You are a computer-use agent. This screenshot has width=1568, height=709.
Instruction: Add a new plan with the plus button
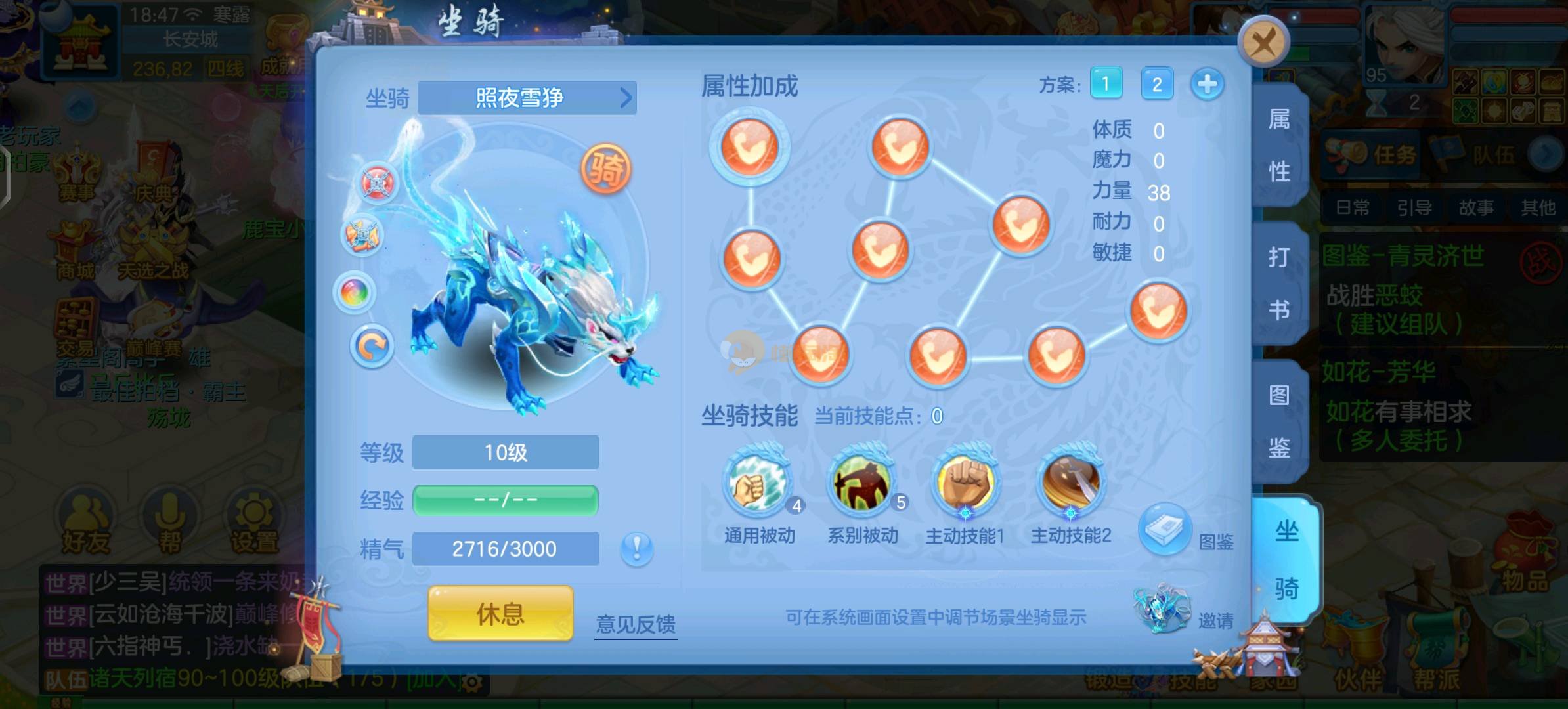(x=1207, y=84)
